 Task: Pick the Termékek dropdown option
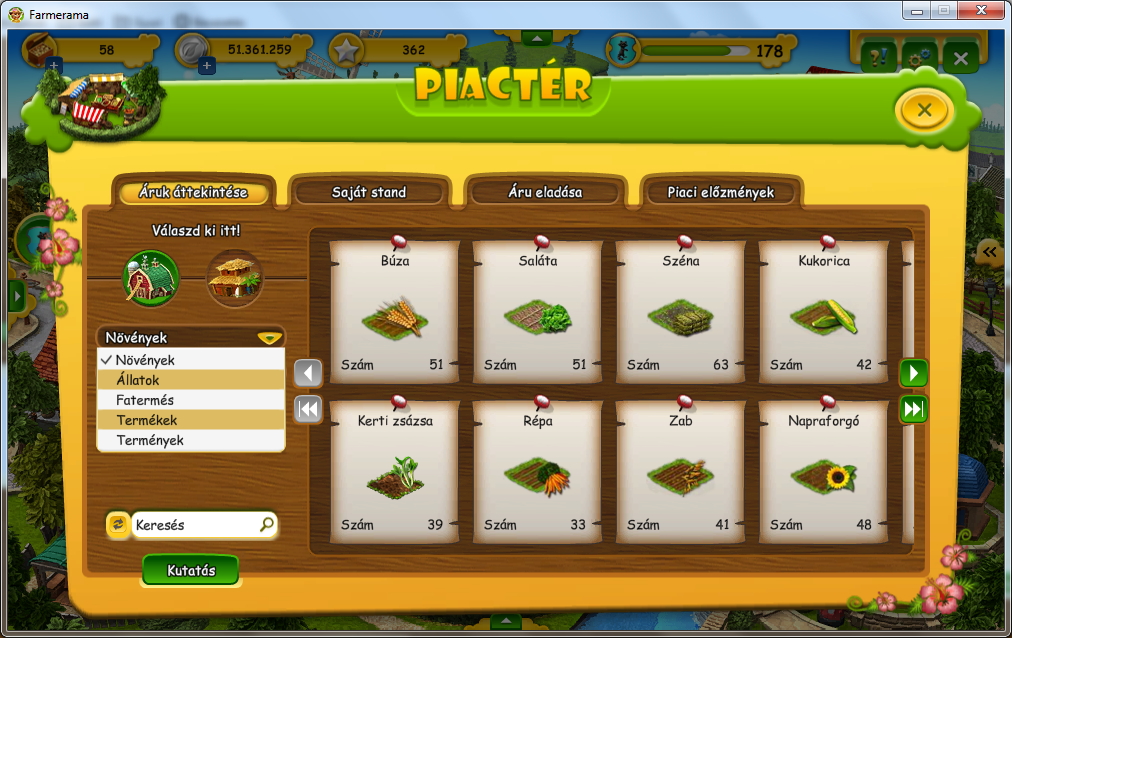[190, 420]
